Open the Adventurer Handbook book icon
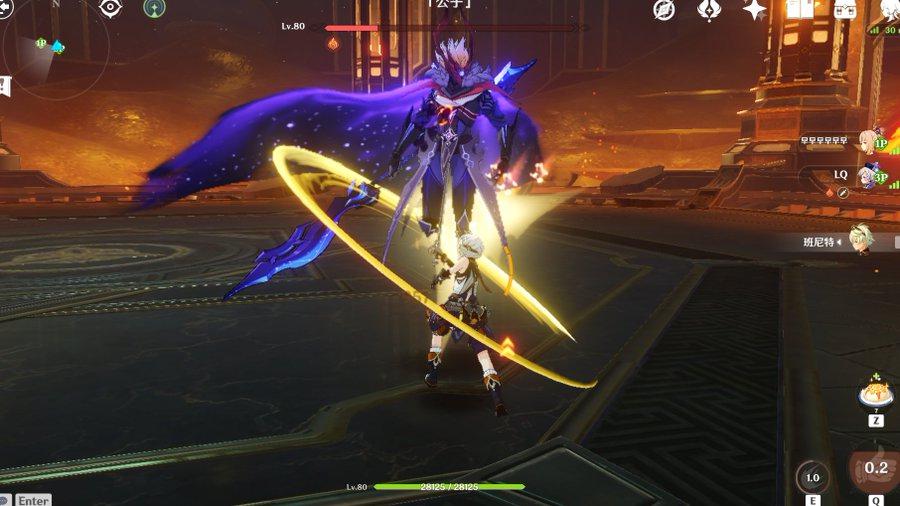The width and height of the screenshot is (900, 506). point(800,10)
